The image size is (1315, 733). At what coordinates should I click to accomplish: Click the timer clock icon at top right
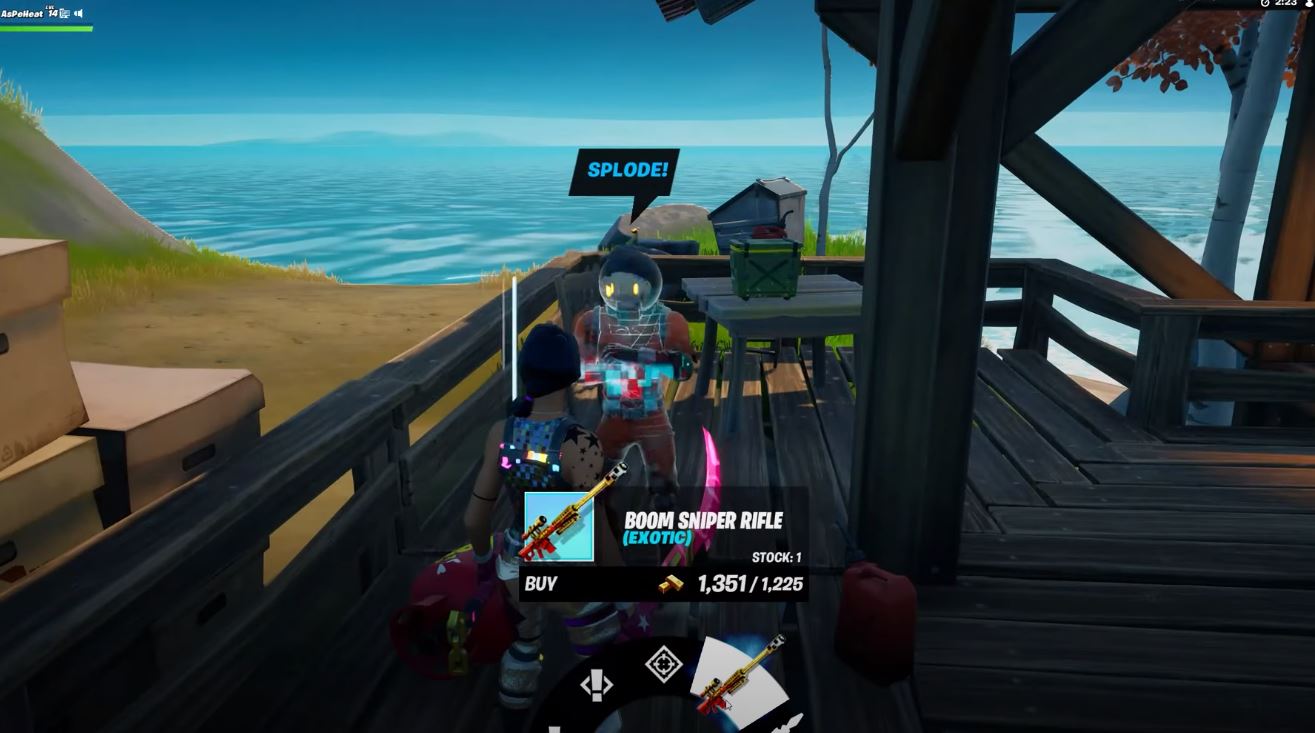[x=1265, y=4]
